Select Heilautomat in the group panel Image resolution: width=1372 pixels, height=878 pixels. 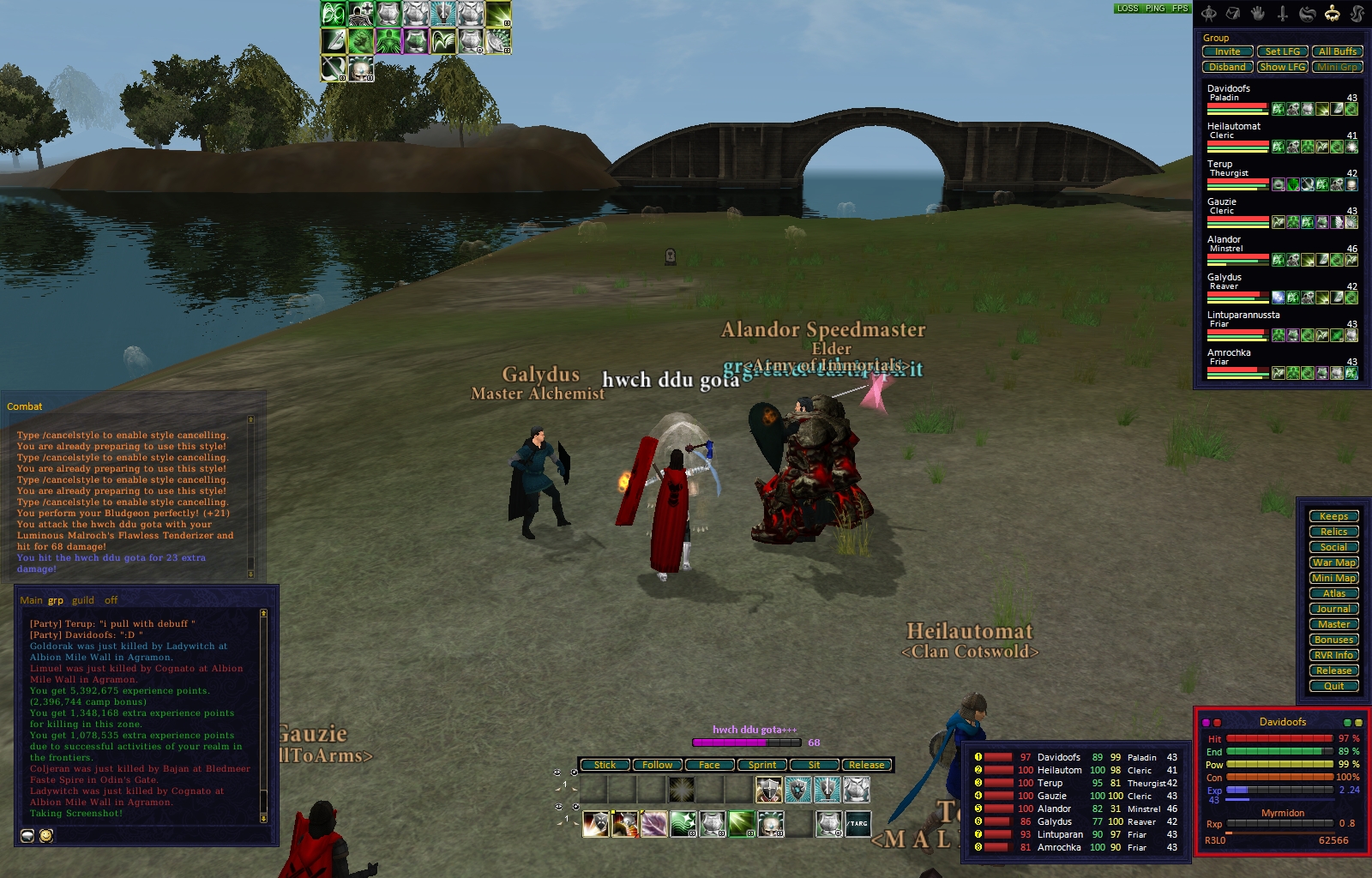click(x=1234, y=126)
